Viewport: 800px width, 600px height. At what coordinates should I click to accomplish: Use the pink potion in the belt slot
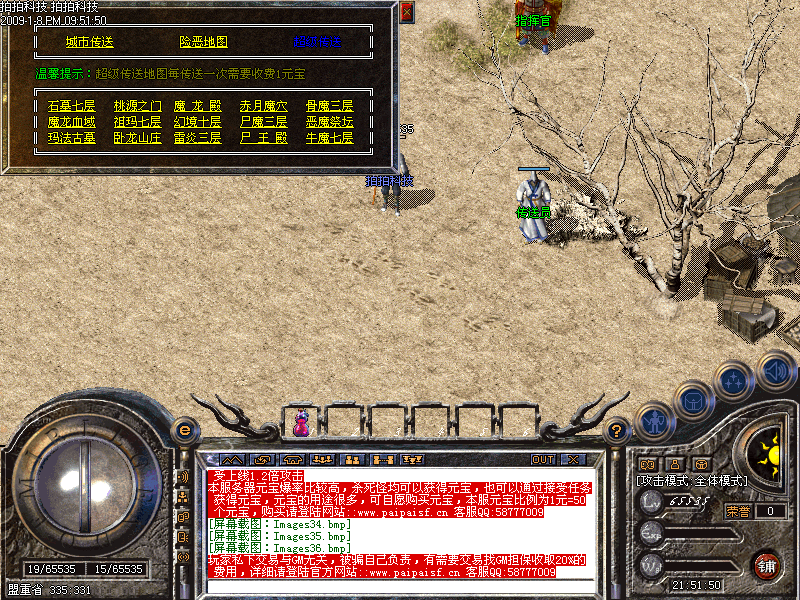point(301,424)
